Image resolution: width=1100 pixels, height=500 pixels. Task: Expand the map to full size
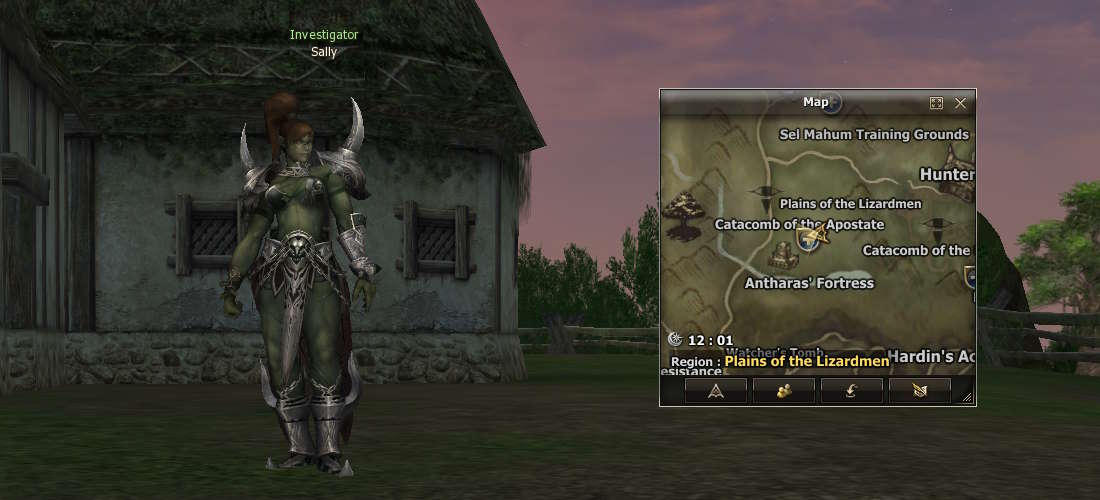click(937, 103)
